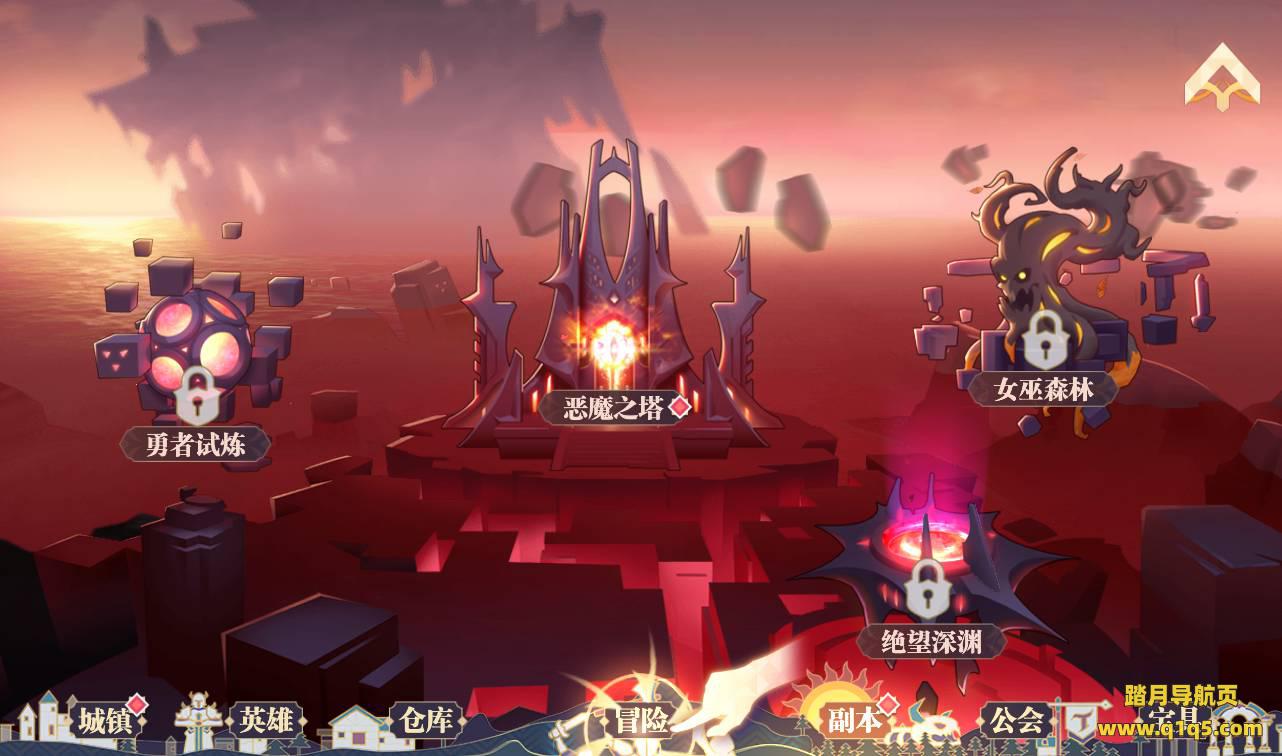
Task: Enter the 恶魔之塔 (Demon Tower) dungeon
Action: coord(613,408)
